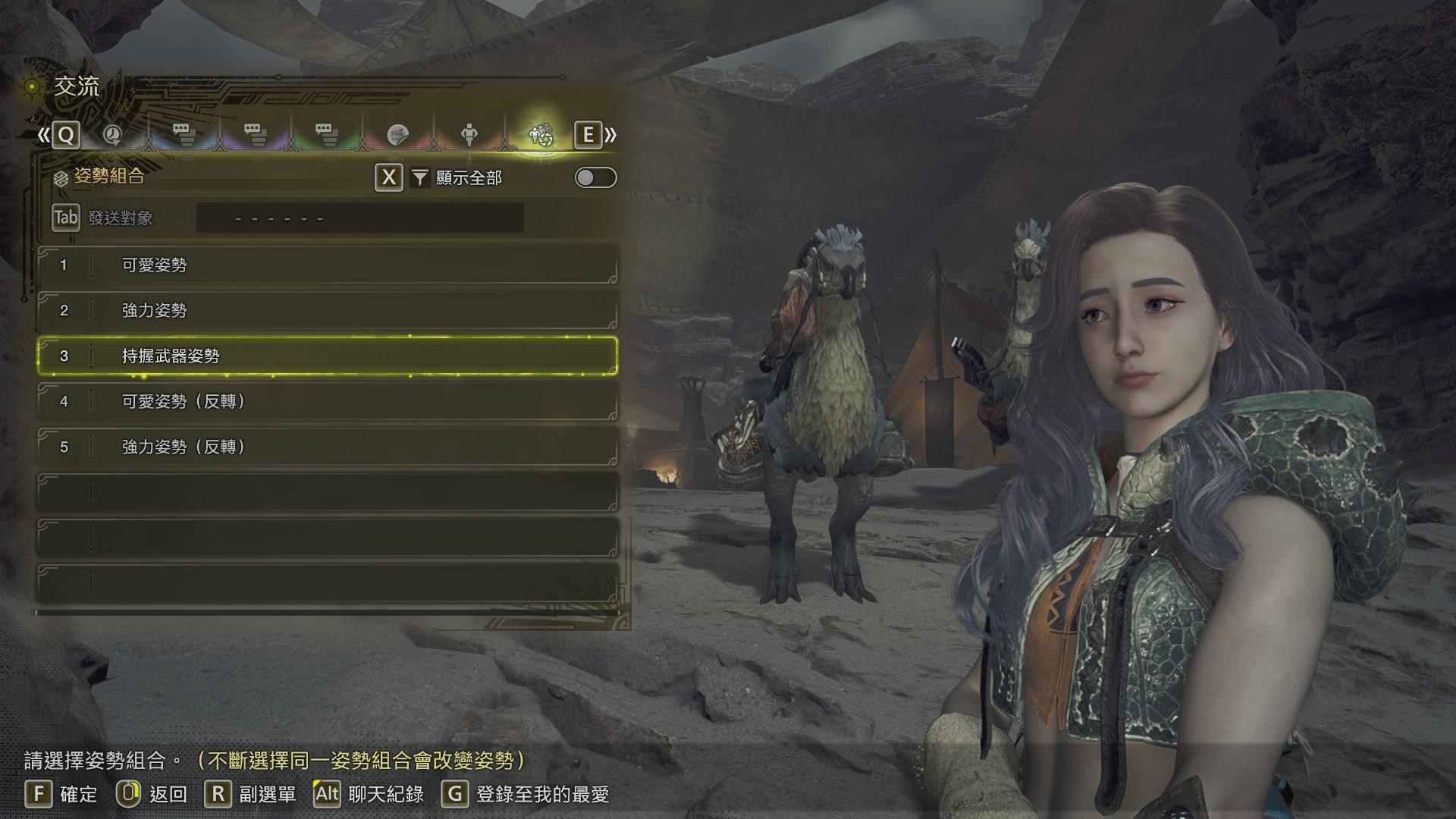1456x819 pixels.
Task: Click the X key filter toggle indicator
Action: (x=388, y=179)
